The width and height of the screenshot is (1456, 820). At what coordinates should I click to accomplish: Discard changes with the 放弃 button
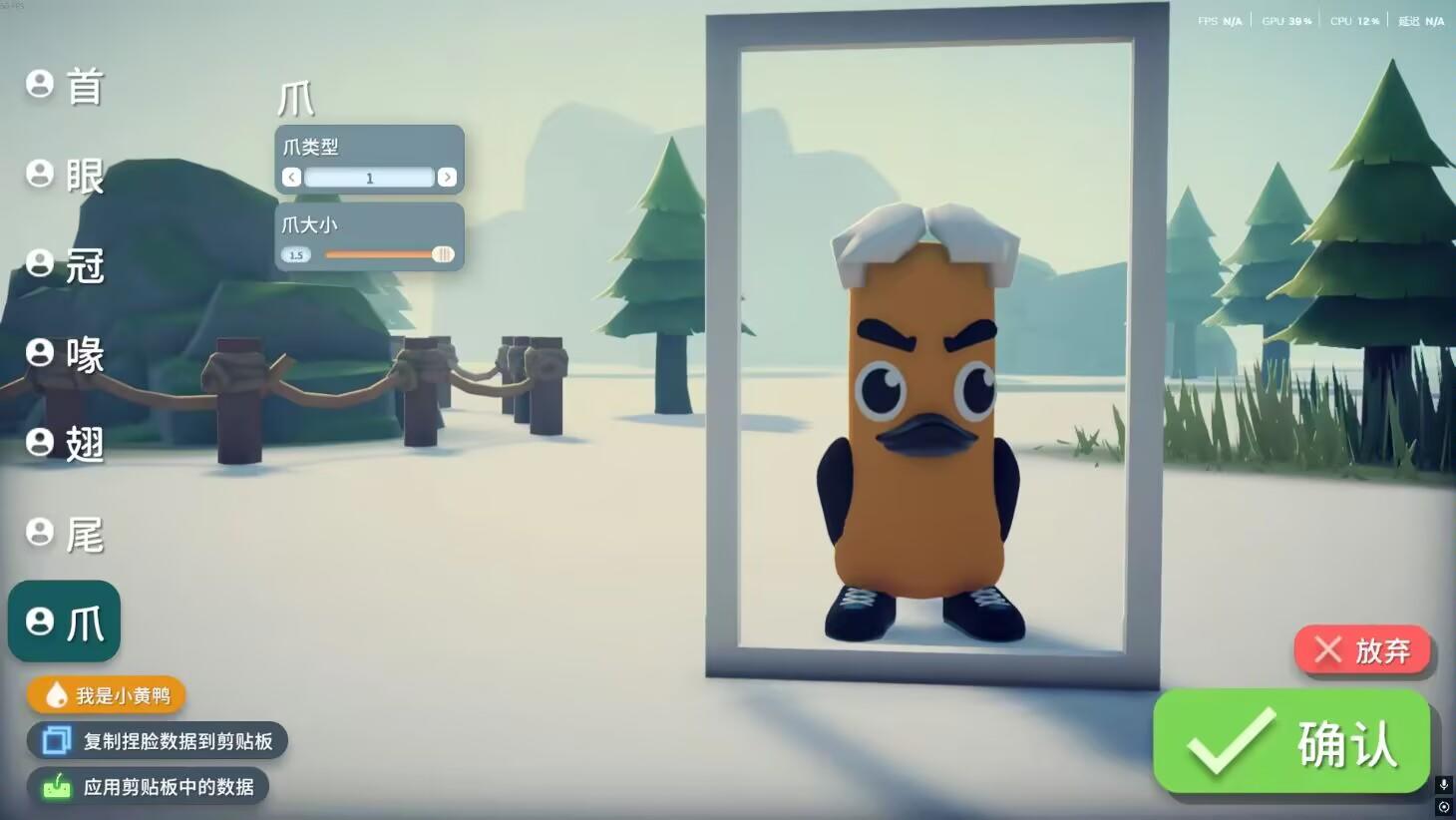(x=1363, y=650)
